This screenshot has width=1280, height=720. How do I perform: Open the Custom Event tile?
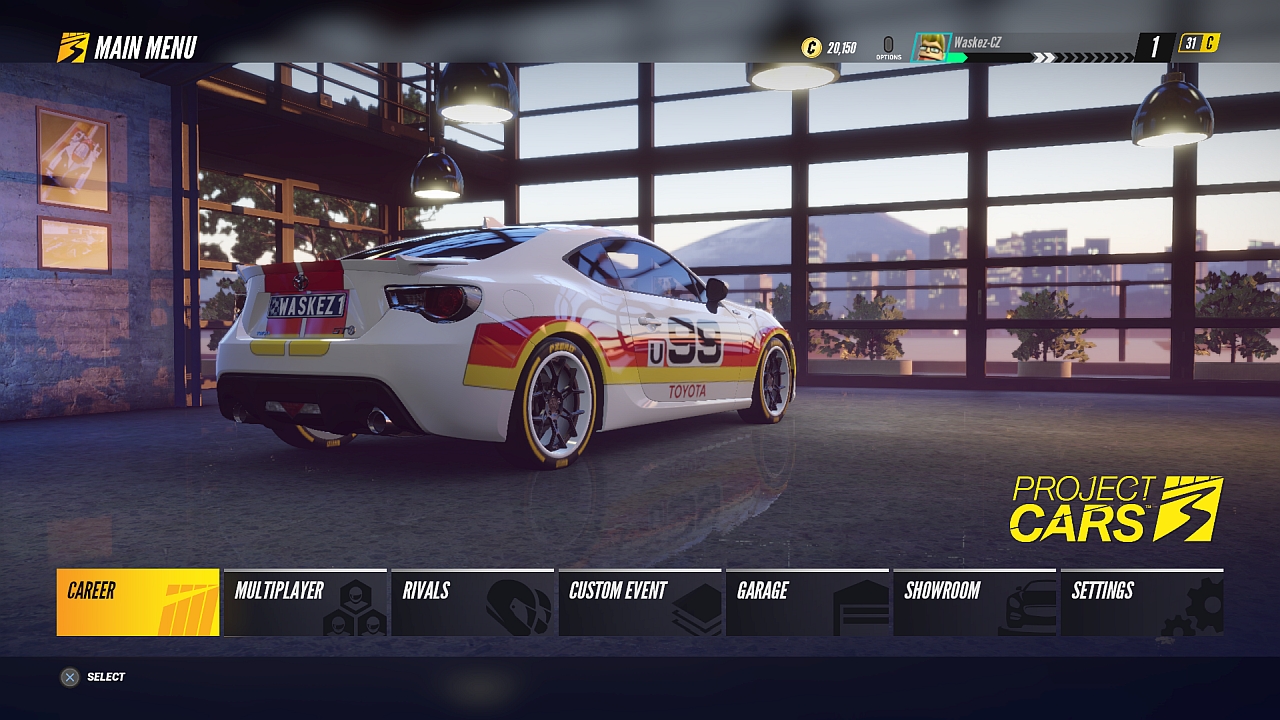[640, 602]
